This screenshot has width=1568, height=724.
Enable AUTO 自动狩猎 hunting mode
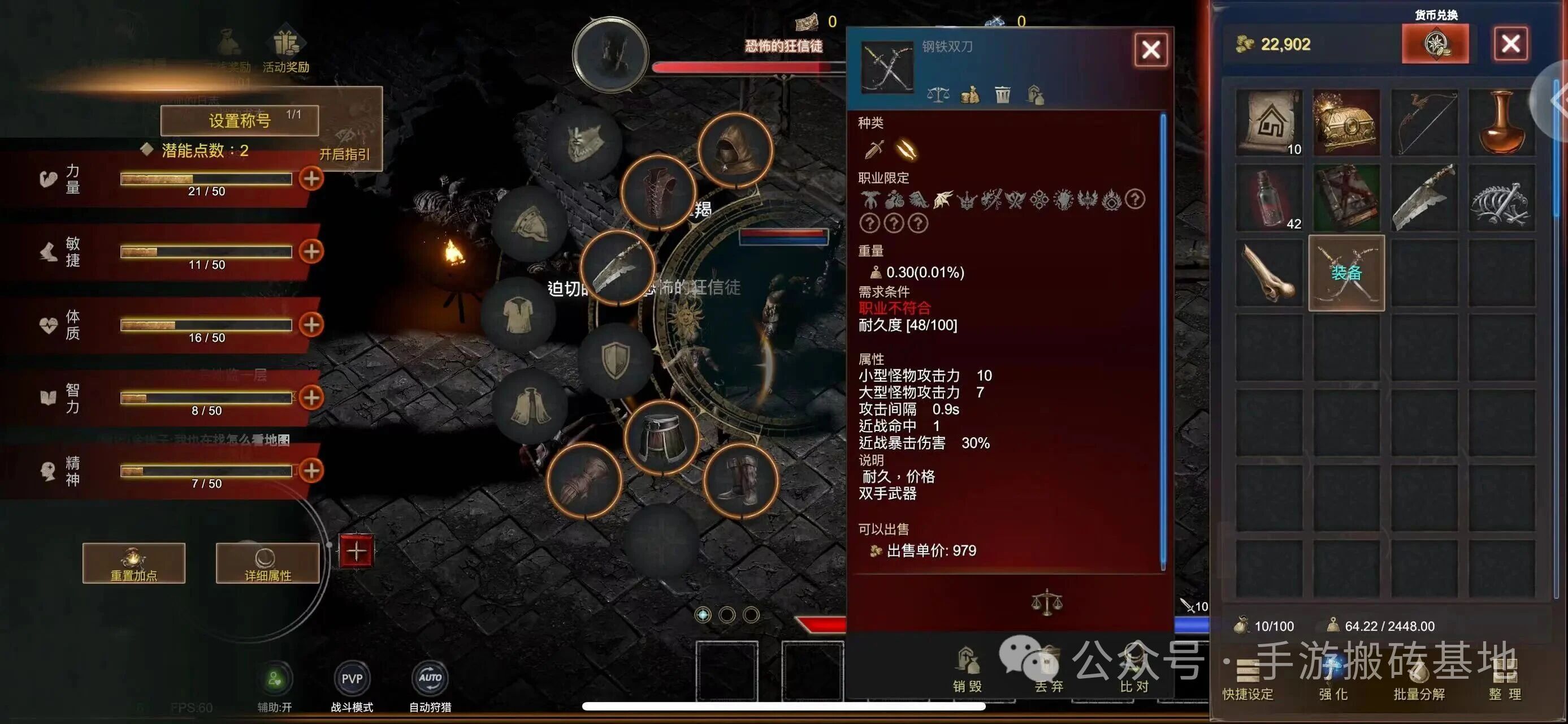point(430,677)
